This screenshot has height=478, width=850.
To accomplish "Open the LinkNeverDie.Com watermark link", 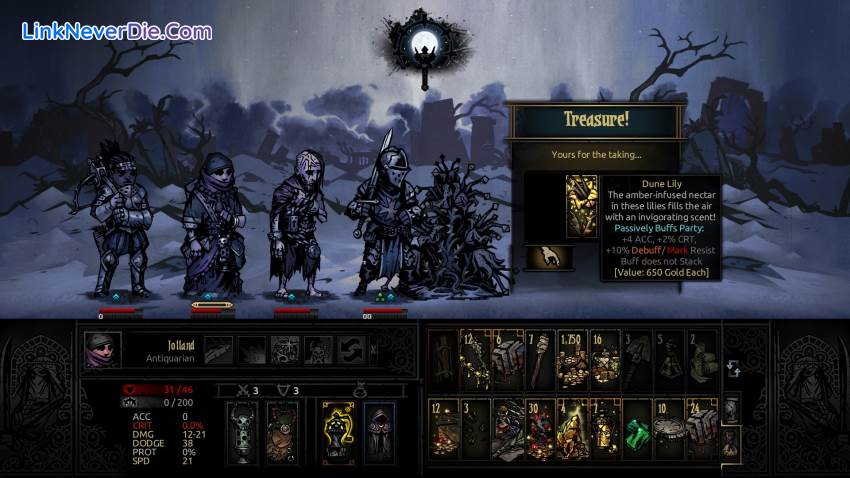I will [116, 31].
